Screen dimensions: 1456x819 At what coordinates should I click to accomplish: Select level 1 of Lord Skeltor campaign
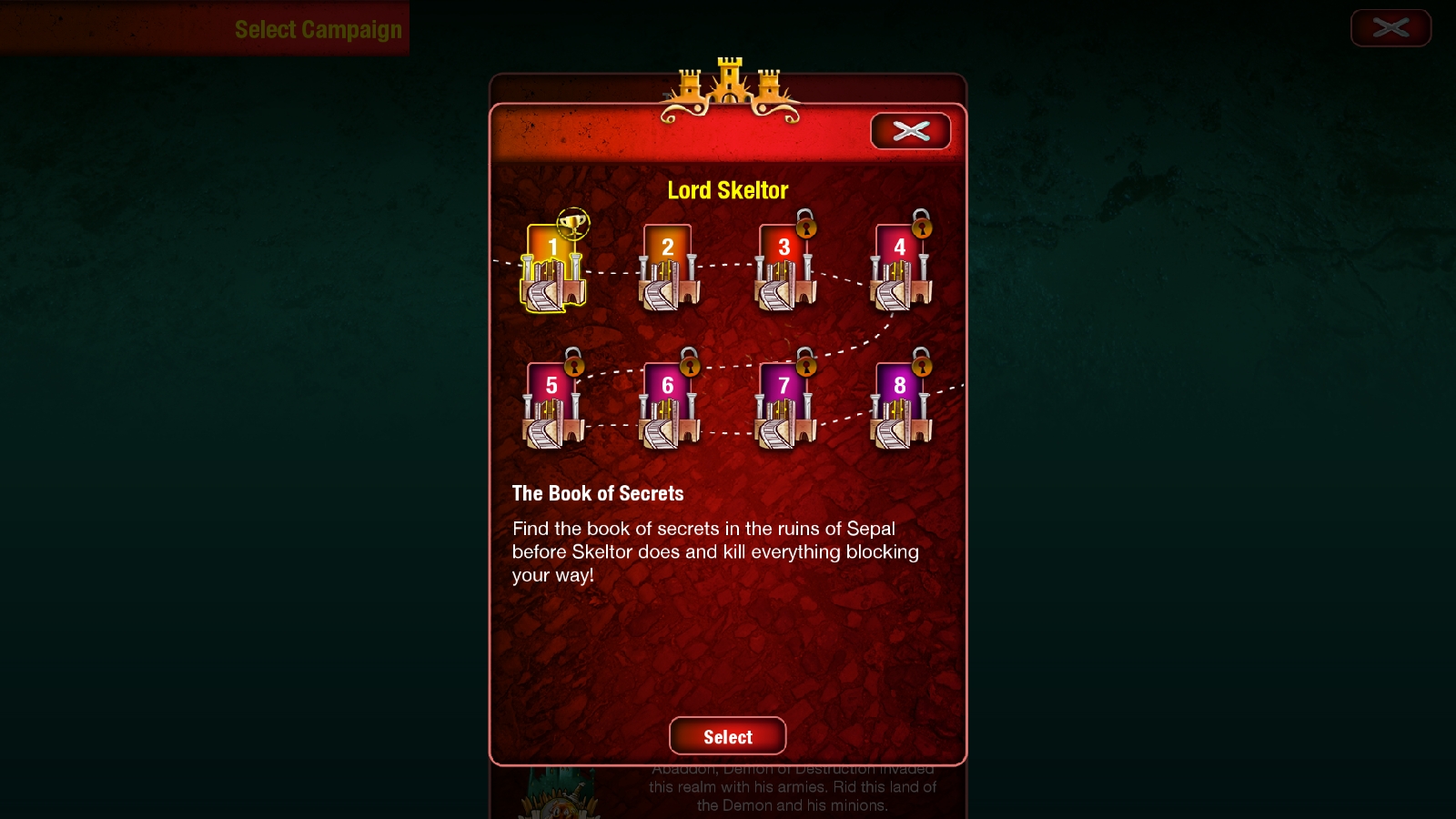[553, 268]
